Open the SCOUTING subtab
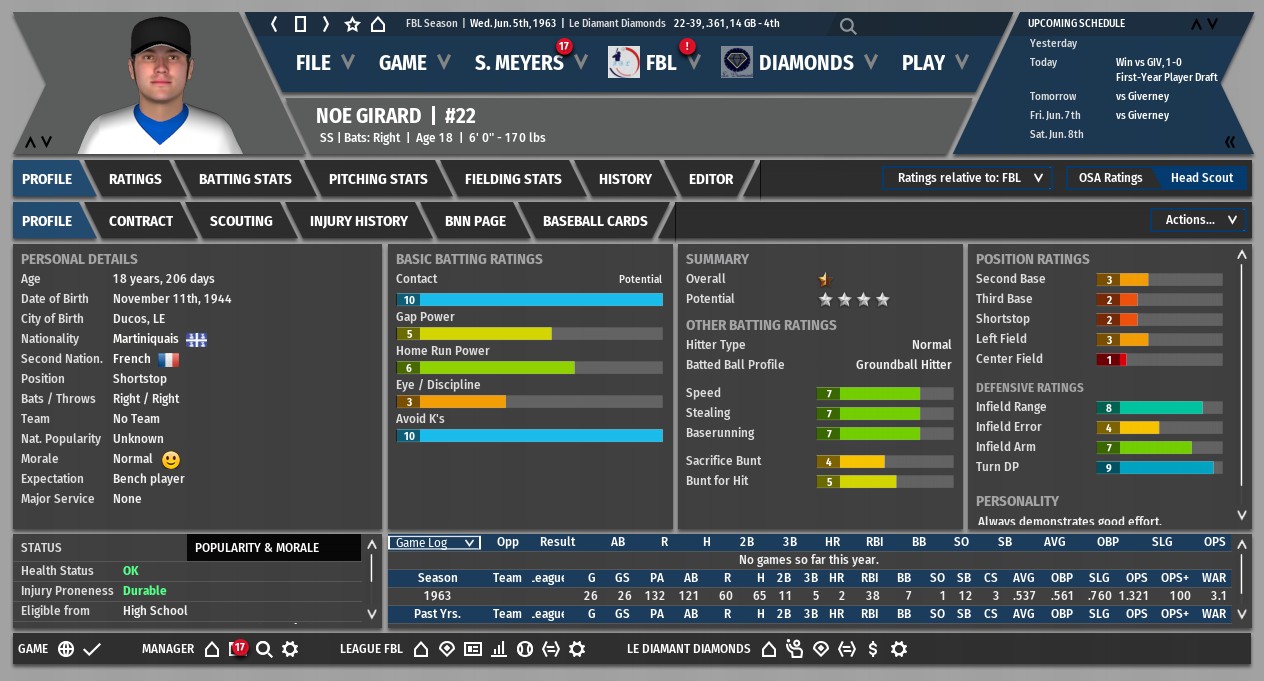Viewport: 1264px width, 681px height. 241,221
